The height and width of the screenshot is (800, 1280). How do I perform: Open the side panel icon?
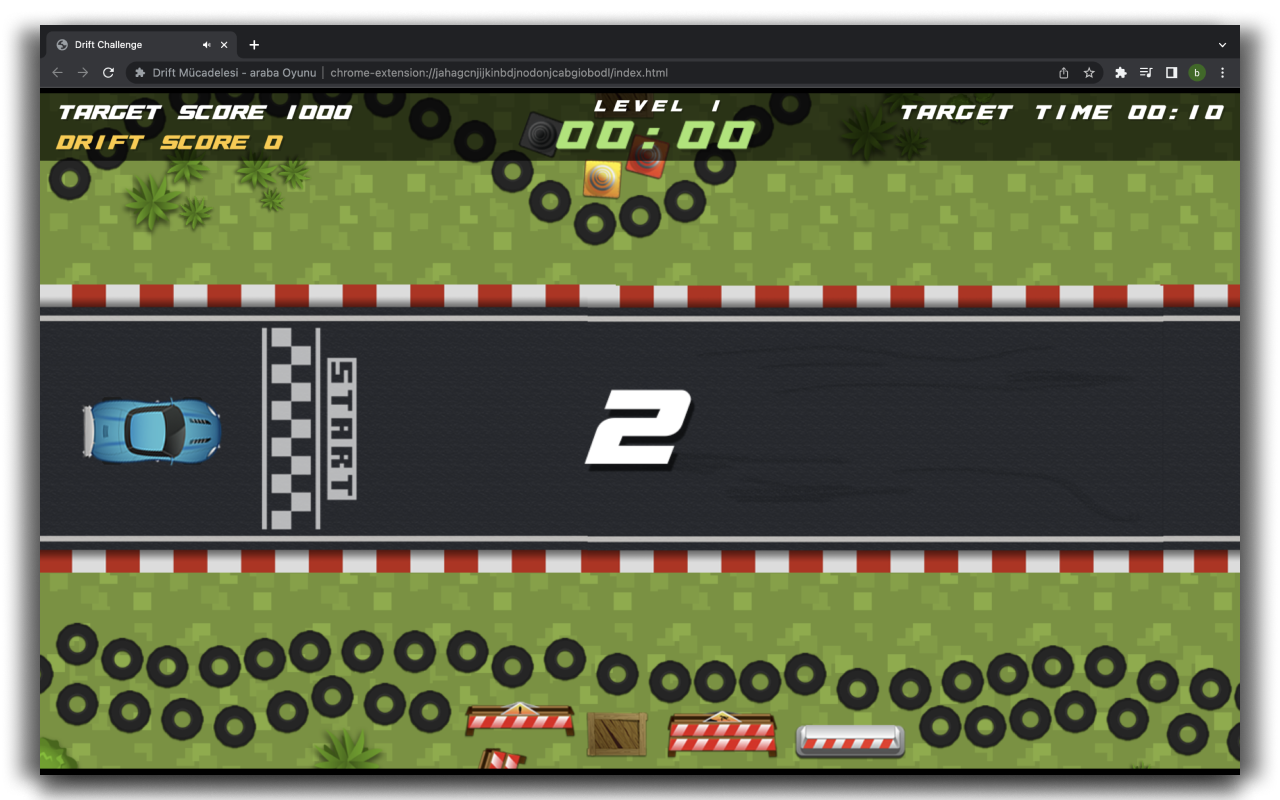1171,72
